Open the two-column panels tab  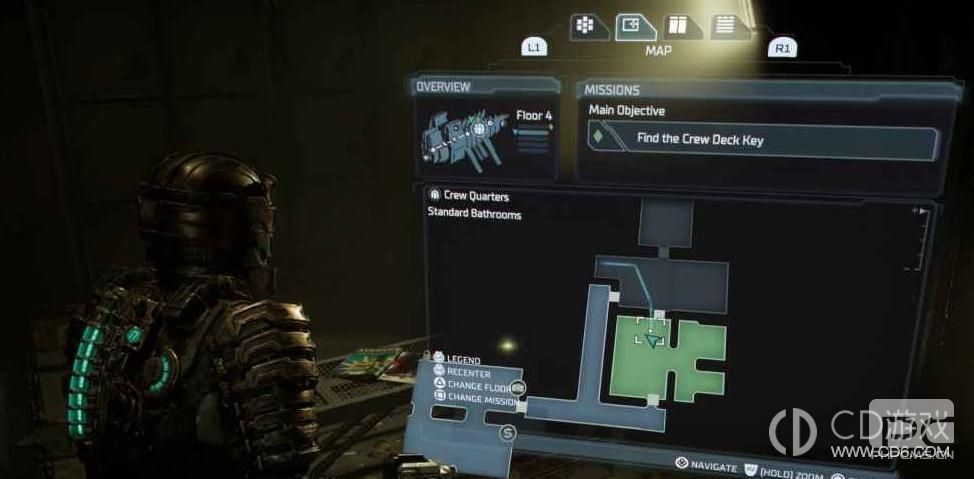coord(678,26)
